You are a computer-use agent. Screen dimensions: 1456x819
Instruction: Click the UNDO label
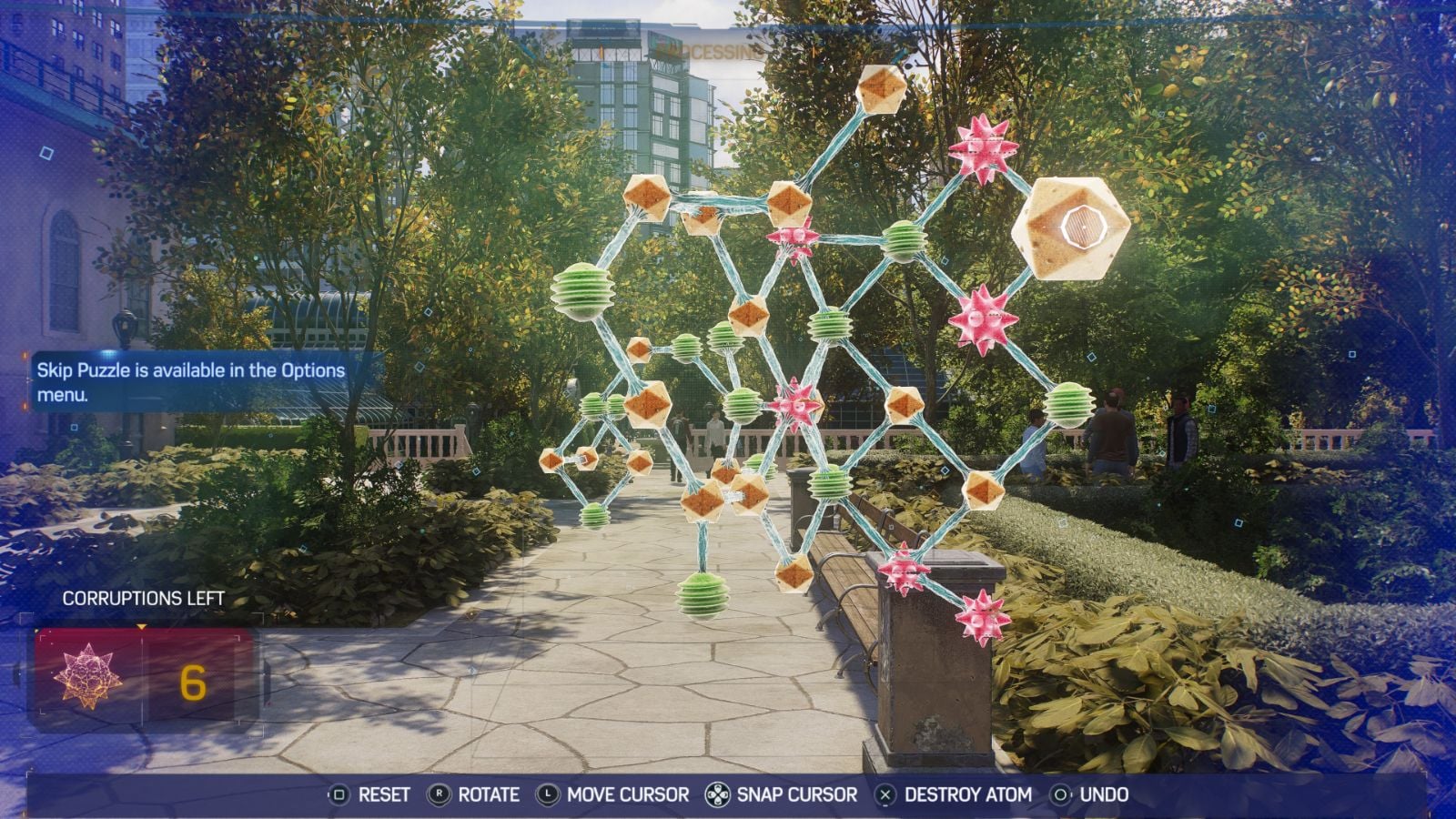(x=1103, y=794)
